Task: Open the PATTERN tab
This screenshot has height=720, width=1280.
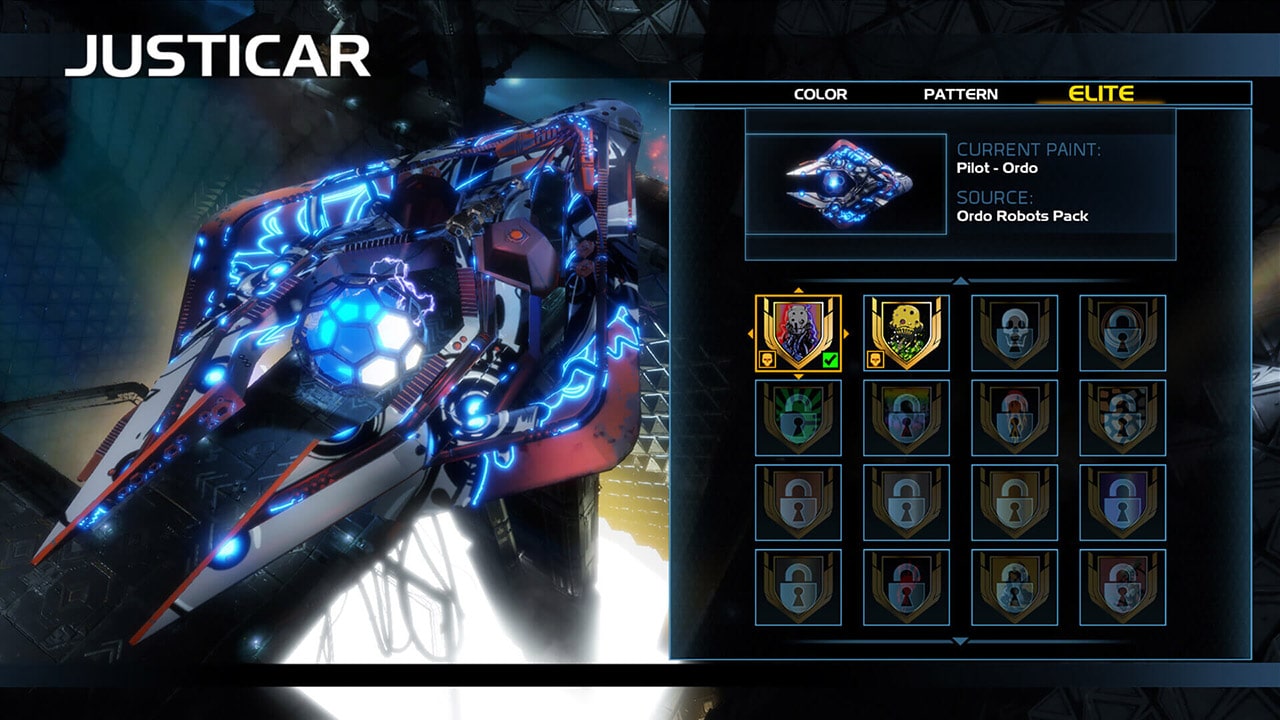Action: 960,94
